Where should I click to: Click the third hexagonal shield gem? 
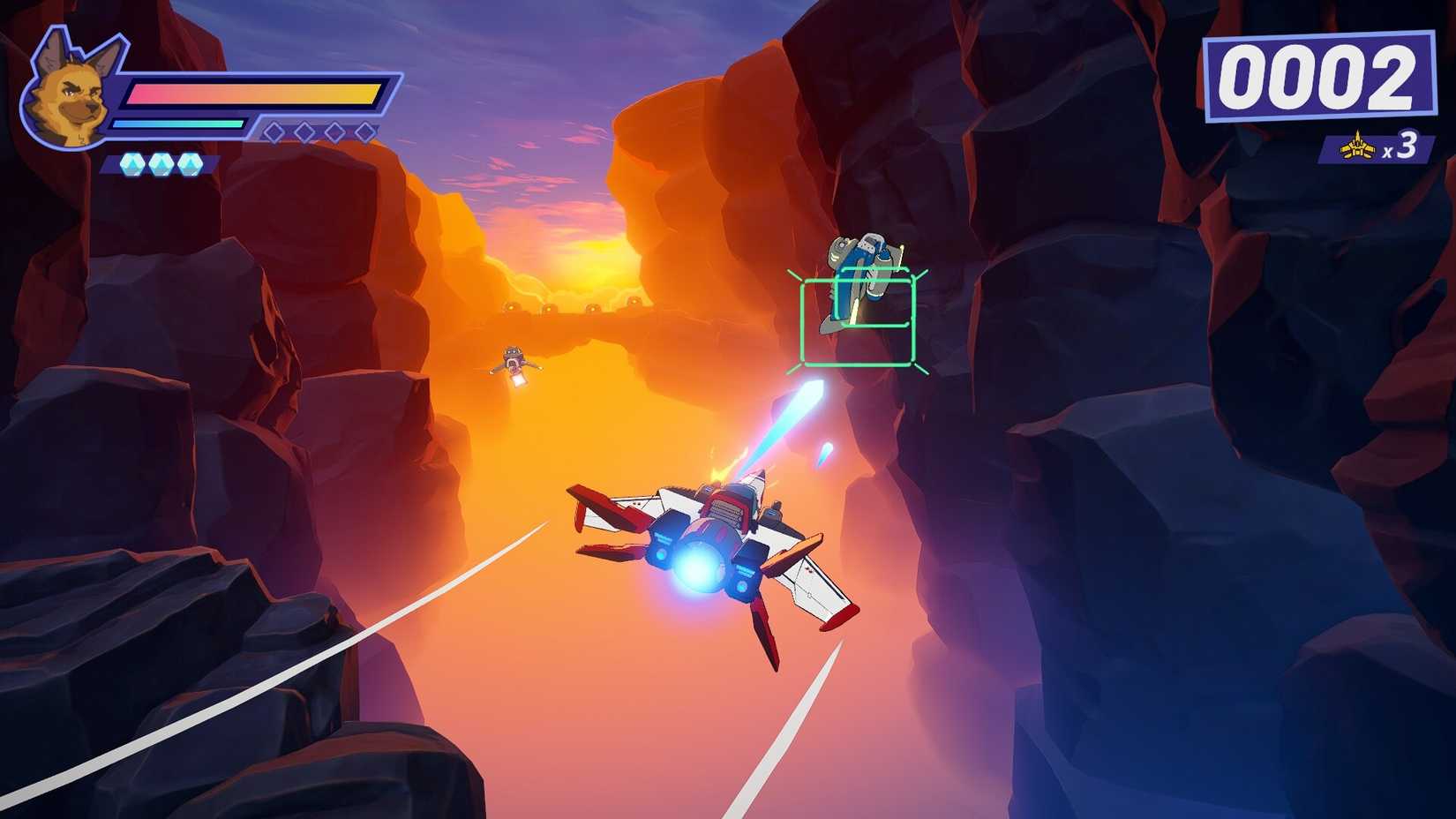(190, 163)
